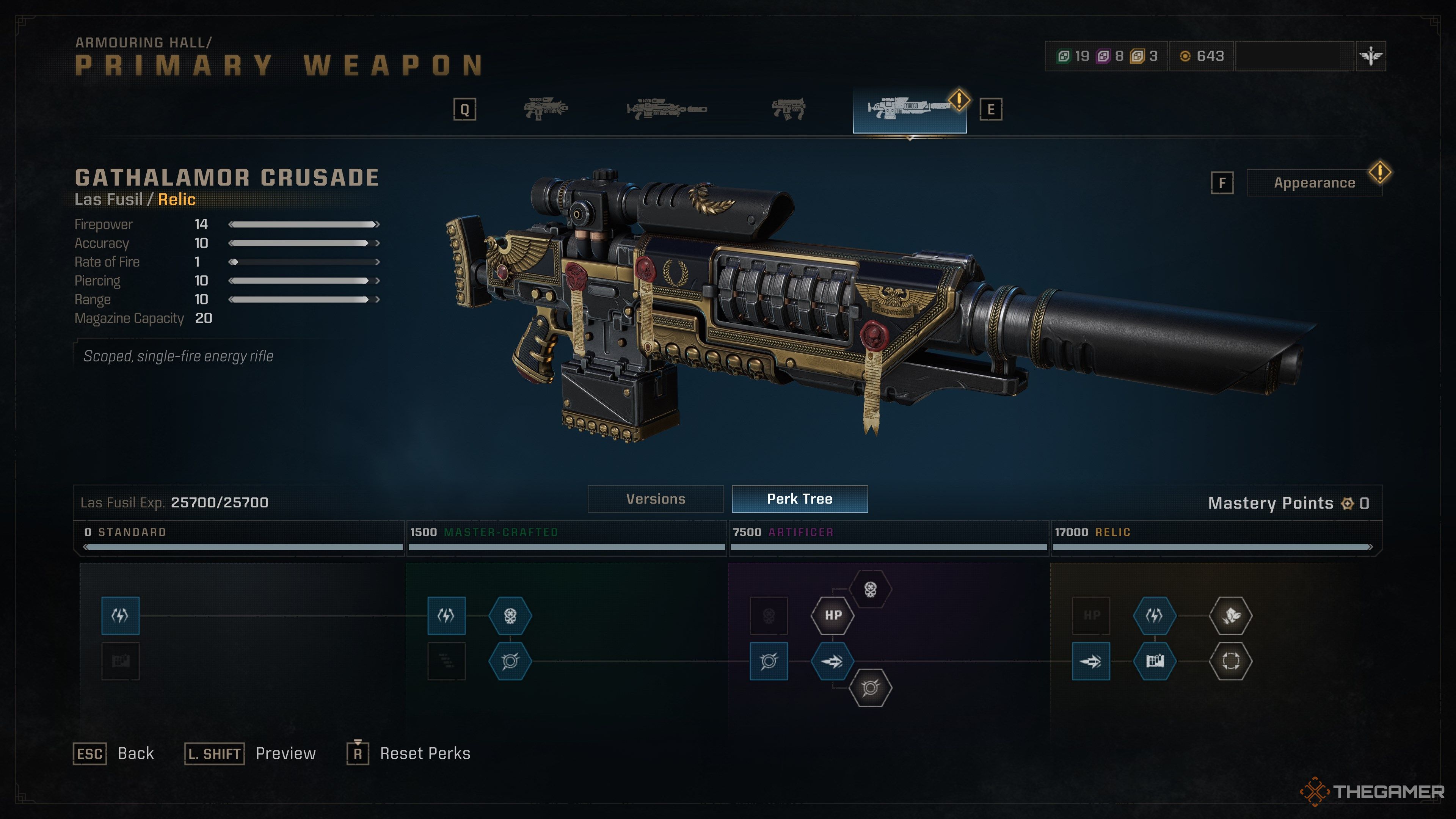
Task: Switch to the Versions tab
Action: [656, 499]
